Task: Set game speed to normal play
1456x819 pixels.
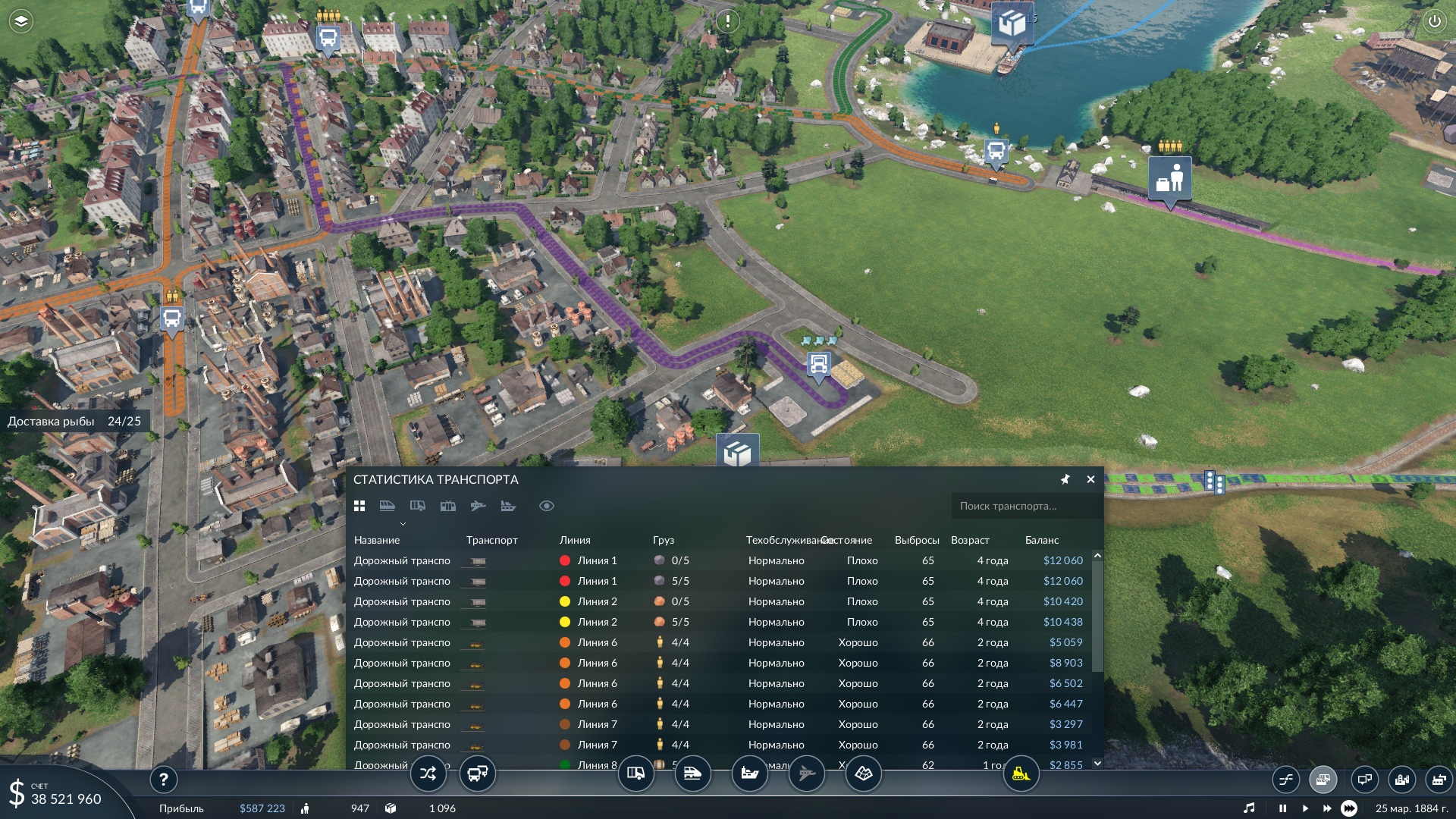Action: coord(1305,808)
